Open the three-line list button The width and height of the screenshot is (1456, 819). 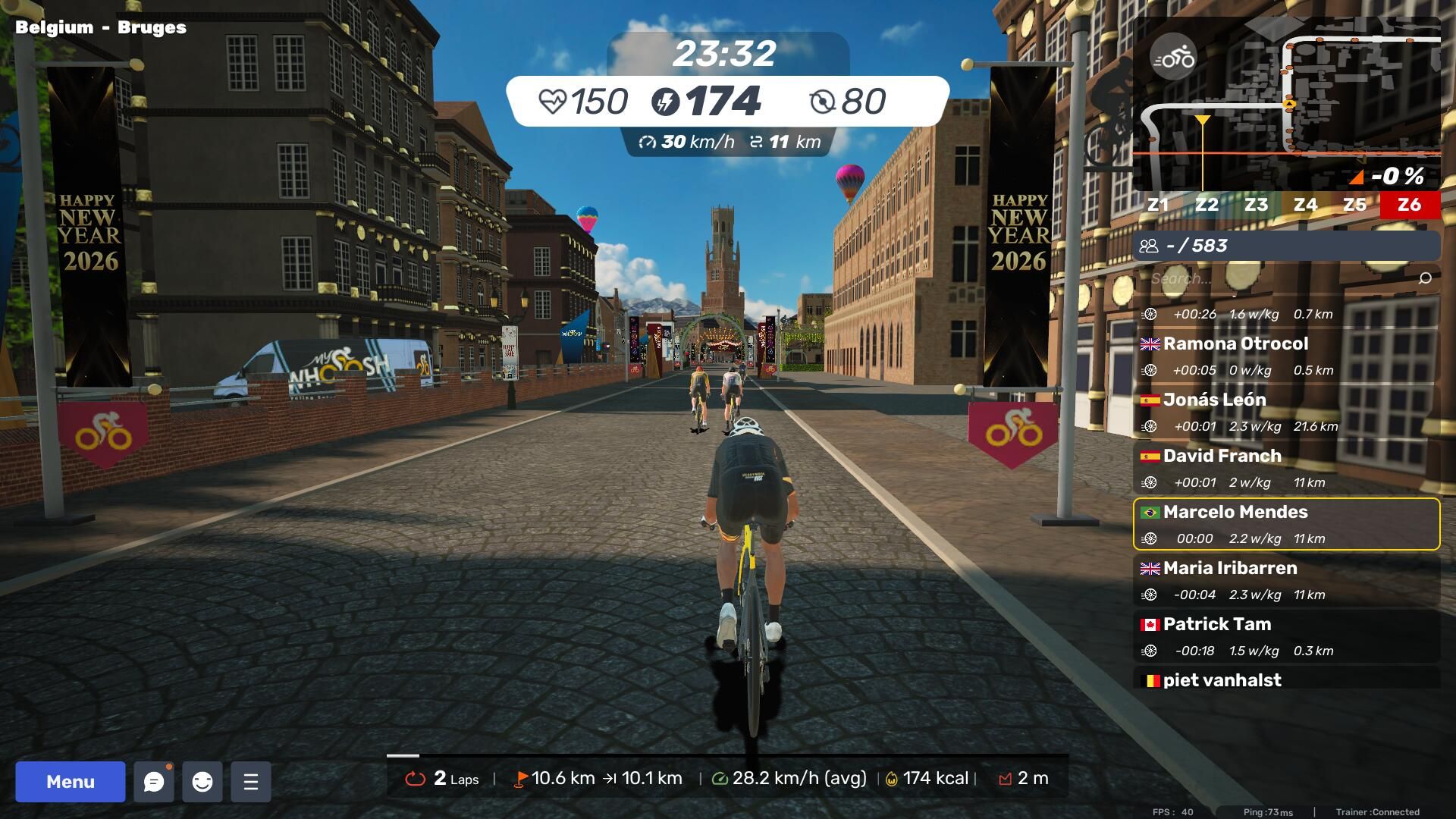coord(251,782)
